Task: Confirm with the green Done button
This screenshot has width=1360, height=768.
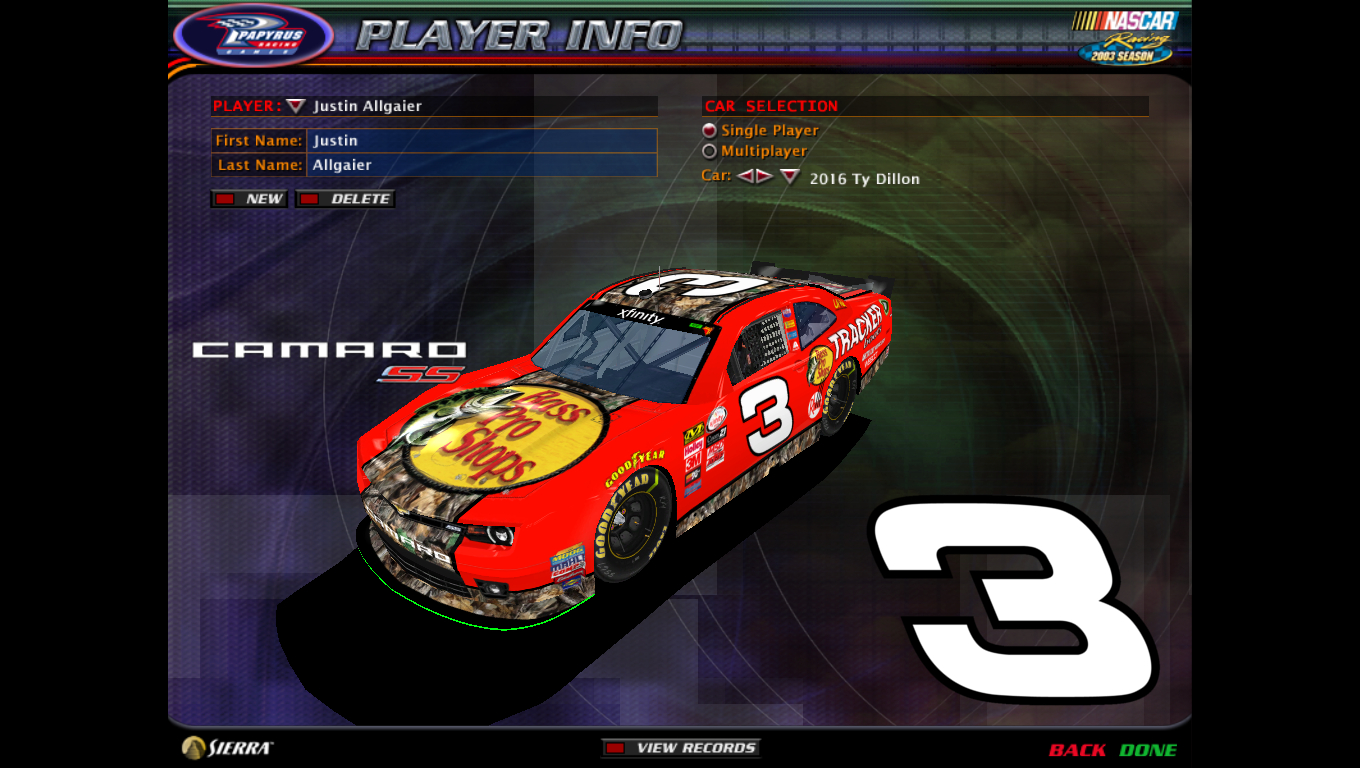Action: [1148, 750]
